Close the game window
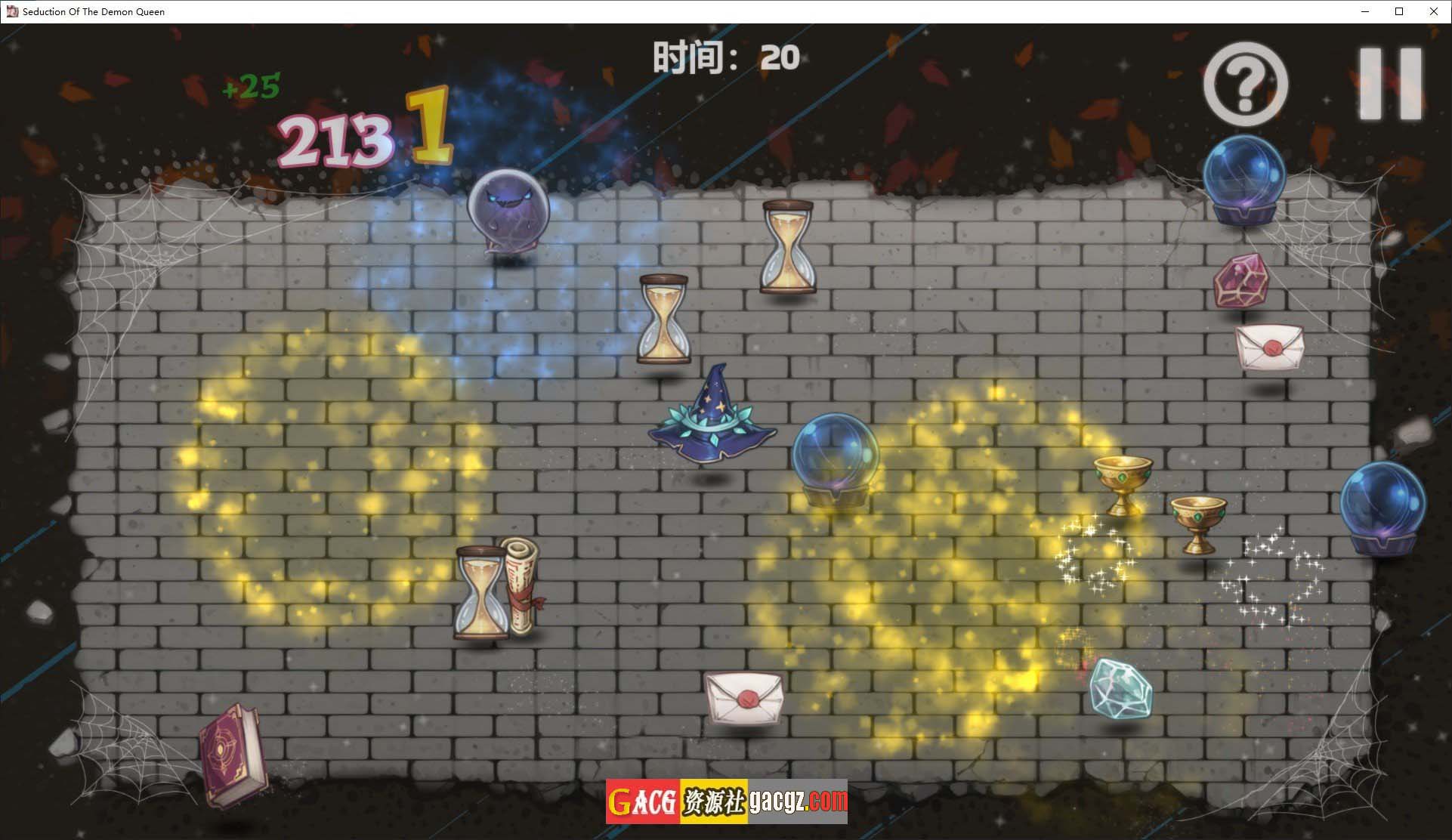 [1433, 11]
